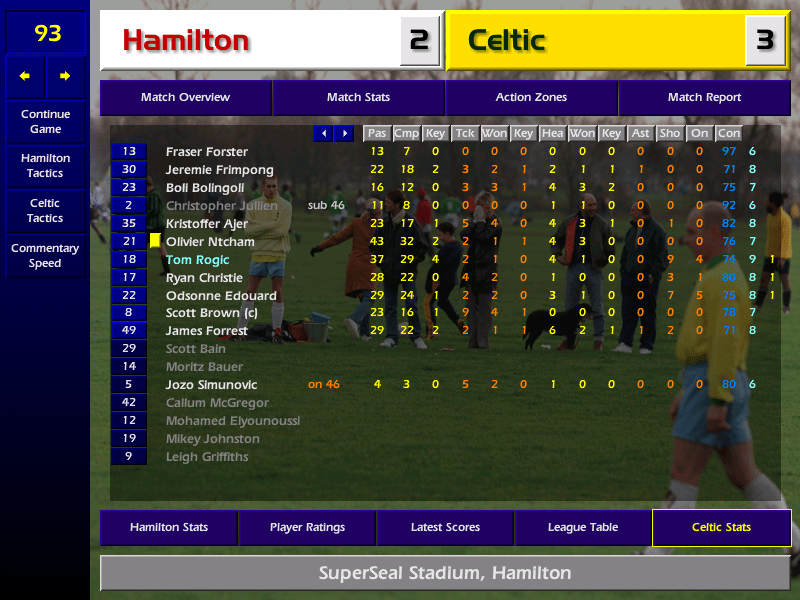This screenshot has width=800, height=600.
Task: Switch to the Match Overview tab
Action: (x=185, y=98)
